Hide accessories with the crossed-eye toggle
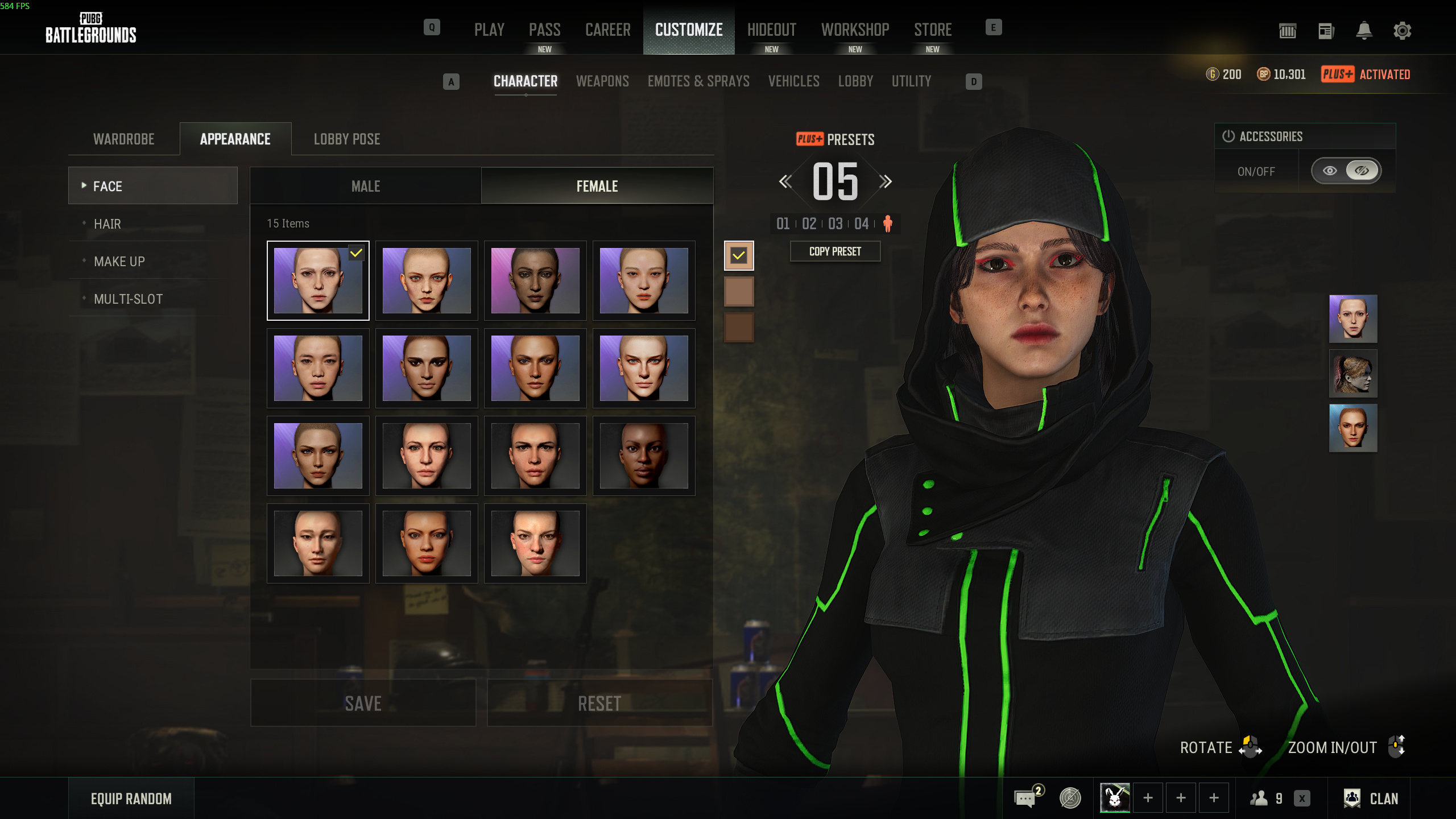This screenshot has width=1456, height=819. tap(1362, 171)
